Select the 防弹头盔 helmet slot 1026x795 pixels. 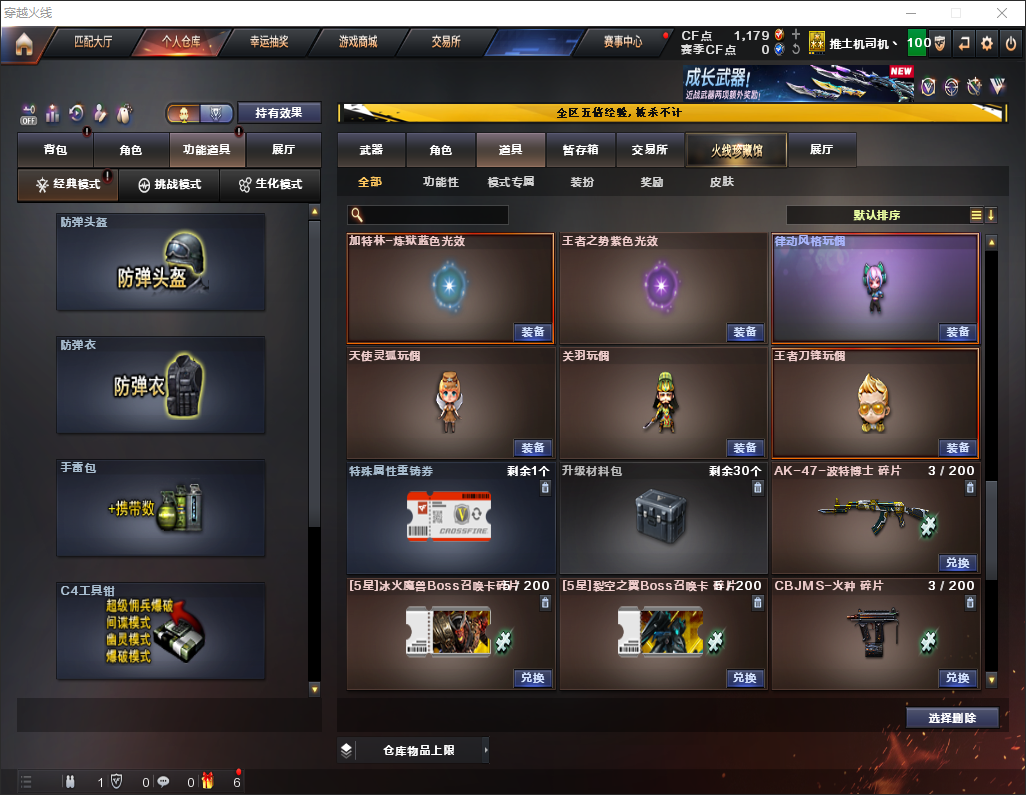161,262
